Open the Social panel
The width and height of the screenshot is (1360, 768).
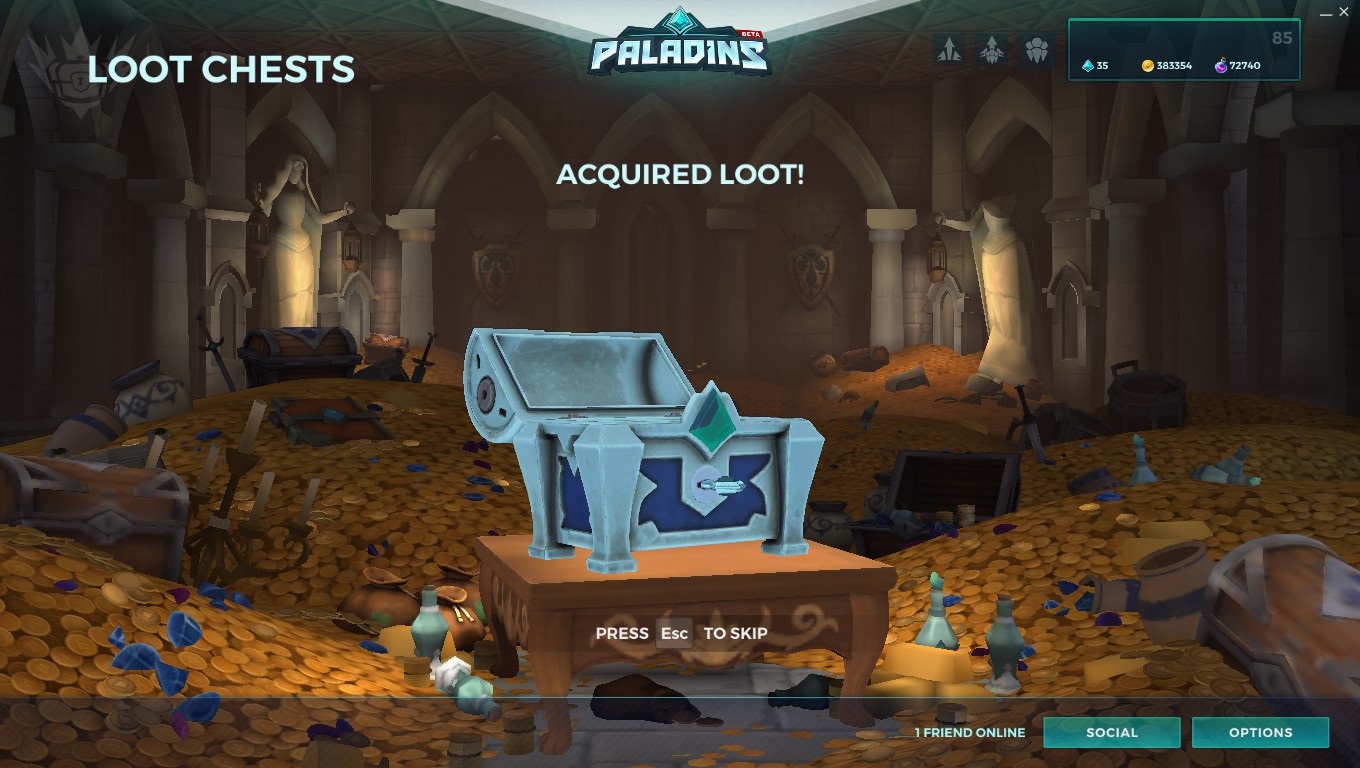coord(1112,732)
